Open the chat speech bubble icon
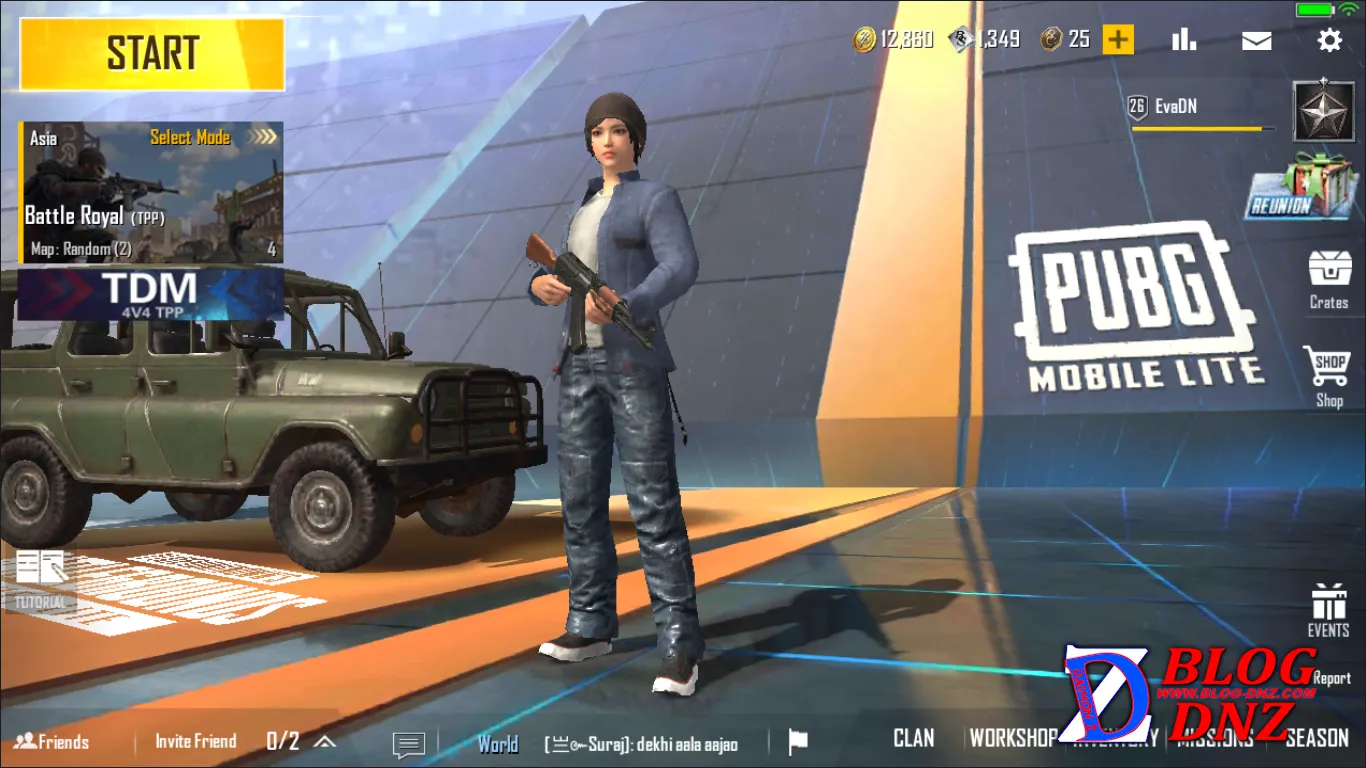This screenshot has height=768, width=1366. click(408, 744)
